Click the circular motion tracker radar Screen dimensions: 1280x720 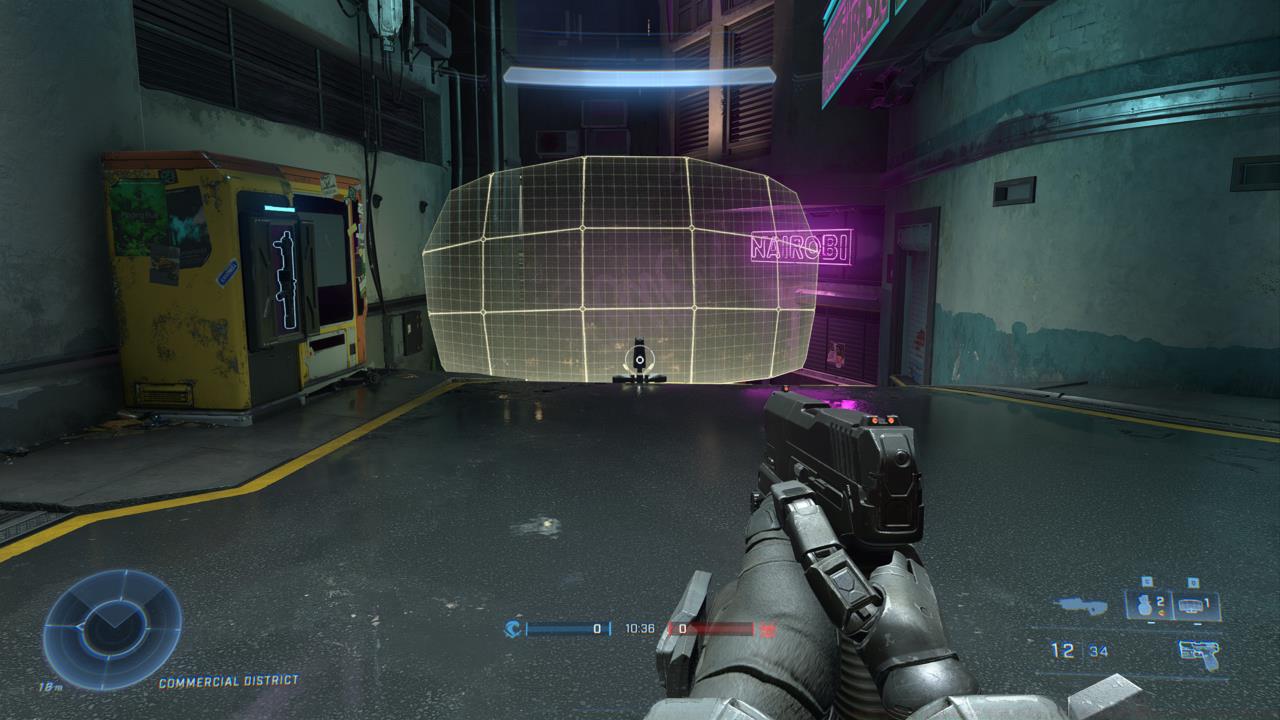[112, 630]
